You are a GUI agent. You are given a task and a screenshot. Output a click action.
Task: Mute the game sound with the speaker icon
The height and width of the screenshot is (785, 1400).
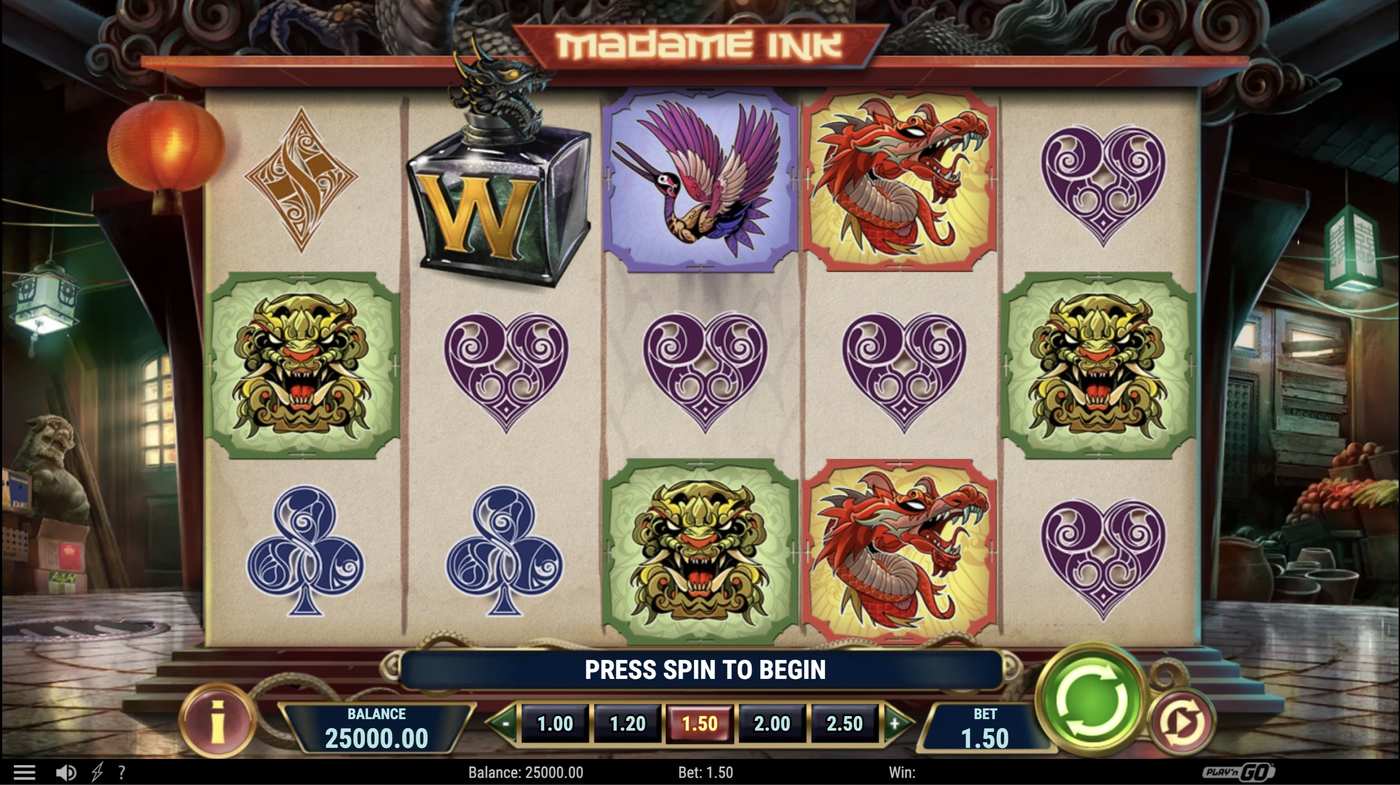64,771
